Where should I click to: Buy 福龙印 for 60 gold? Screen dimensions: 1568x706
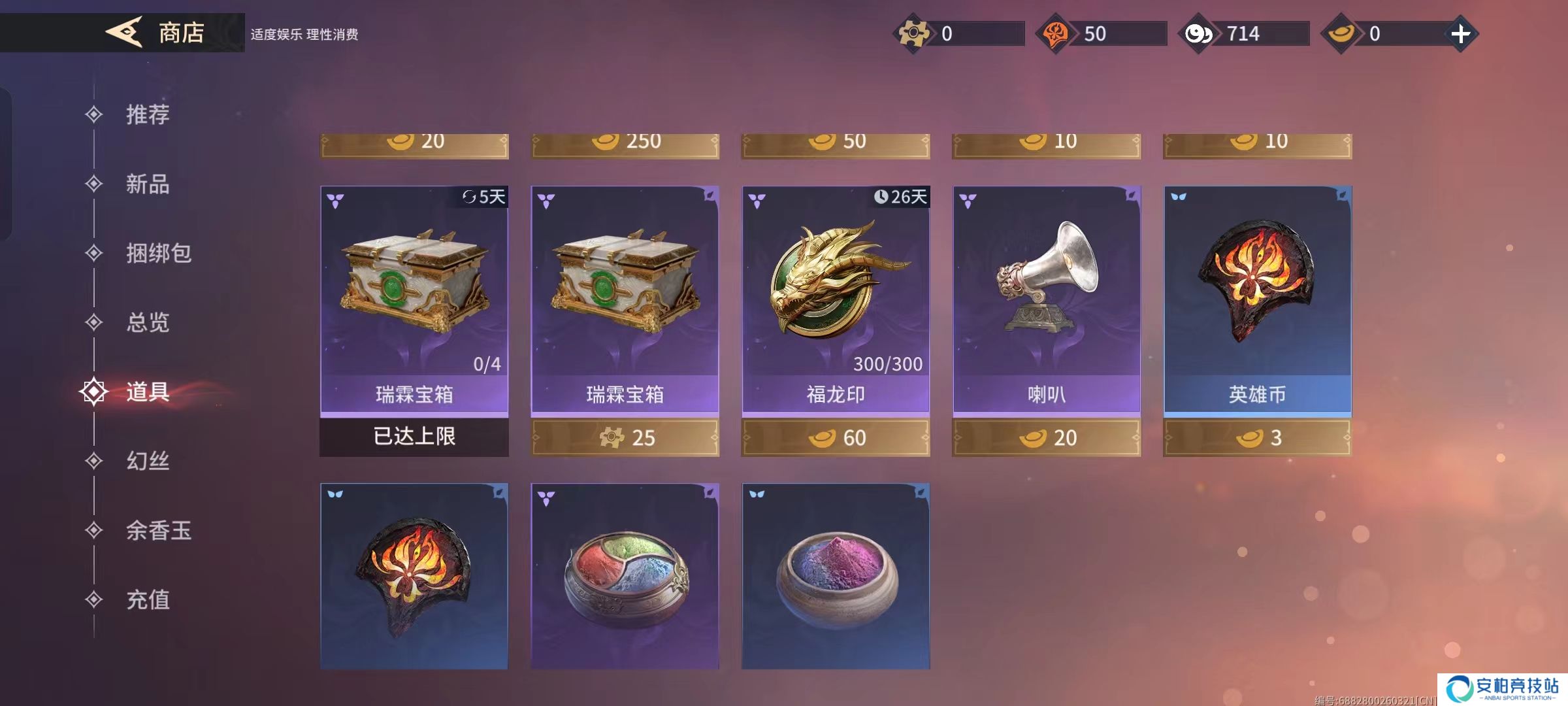click(836, 437)
